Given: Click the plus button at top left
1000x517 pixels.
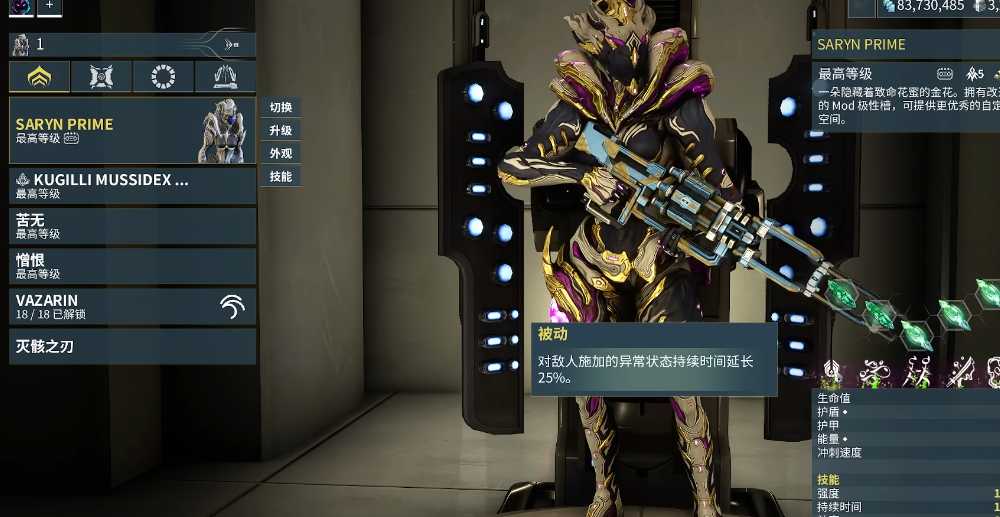Looking at the screenshot, I should (50, 6).
